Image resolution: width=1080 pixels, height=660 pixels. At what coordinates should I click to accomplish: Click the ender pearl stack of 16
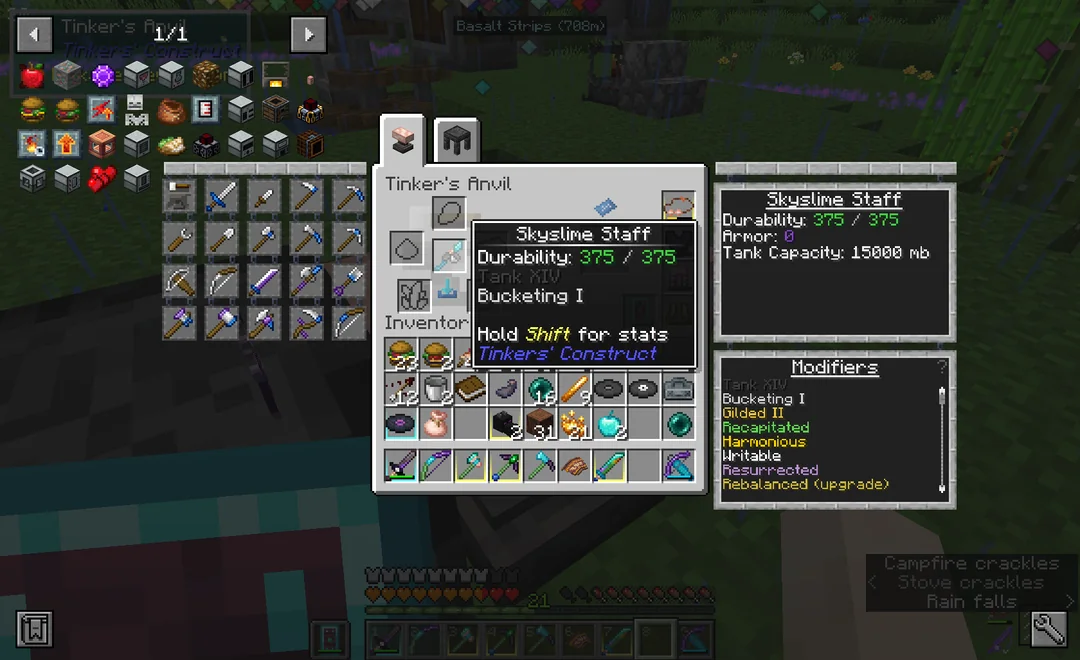[x=539, y=389]
